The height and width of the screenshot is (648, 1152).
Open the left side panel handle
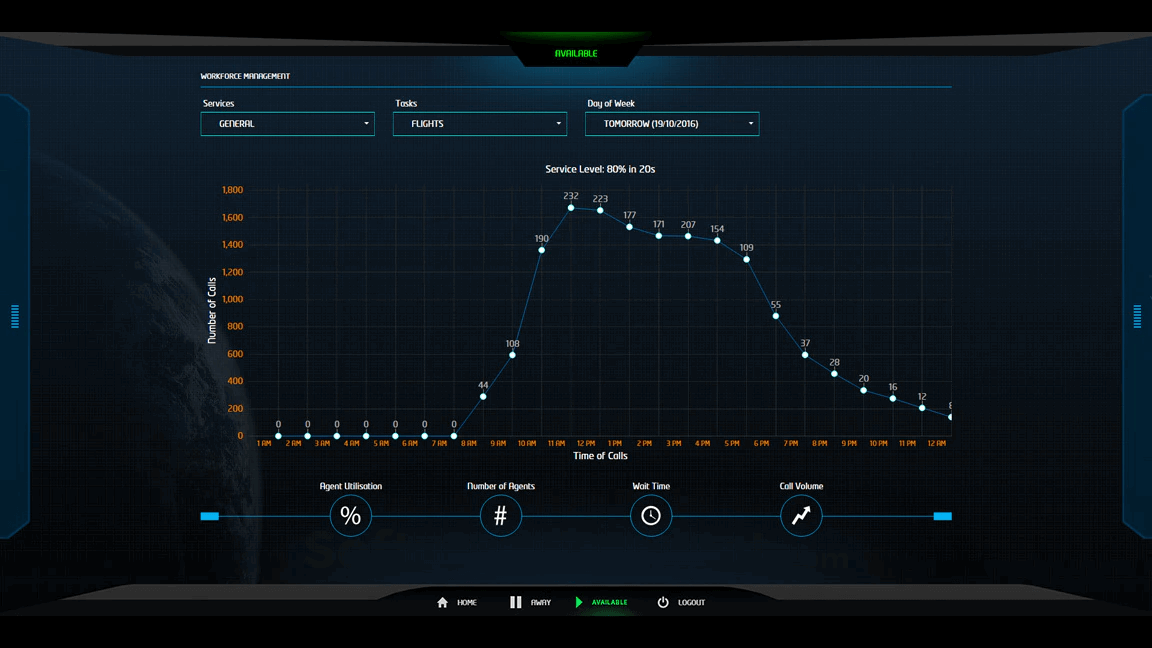pyautogui.click(x=15, y=317)
